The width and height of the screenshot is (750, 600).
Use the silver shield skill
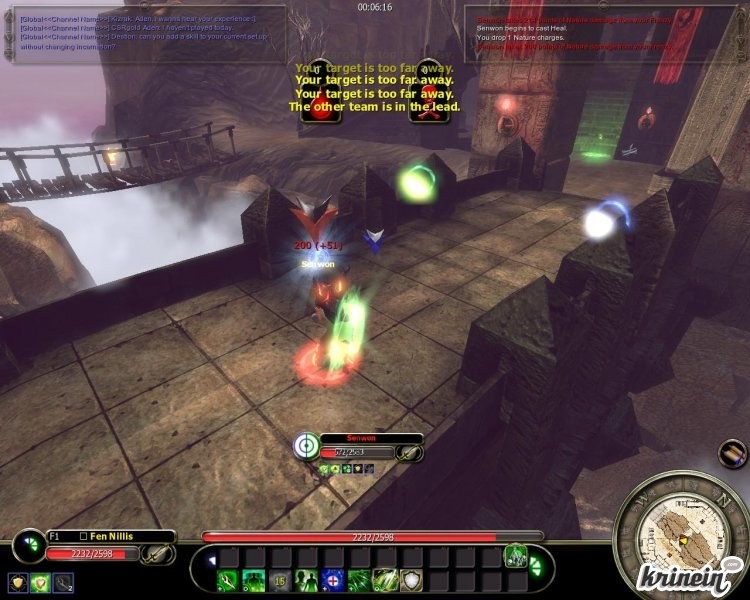pos(411,580)
